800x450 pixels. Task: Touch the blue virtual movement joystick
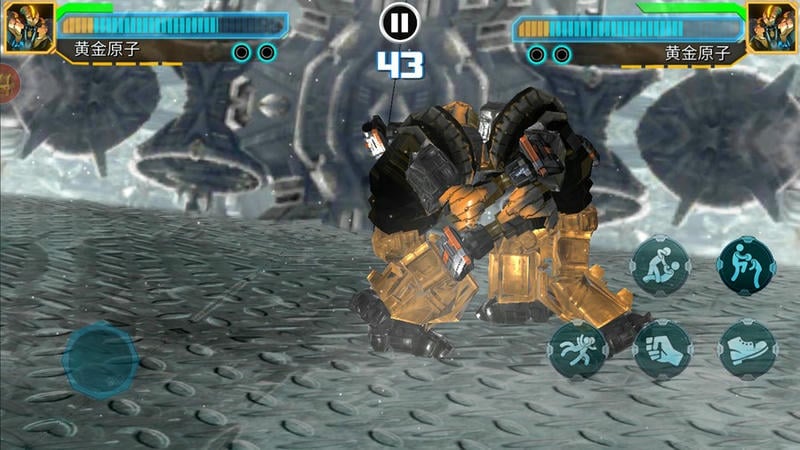pos(100,359)
